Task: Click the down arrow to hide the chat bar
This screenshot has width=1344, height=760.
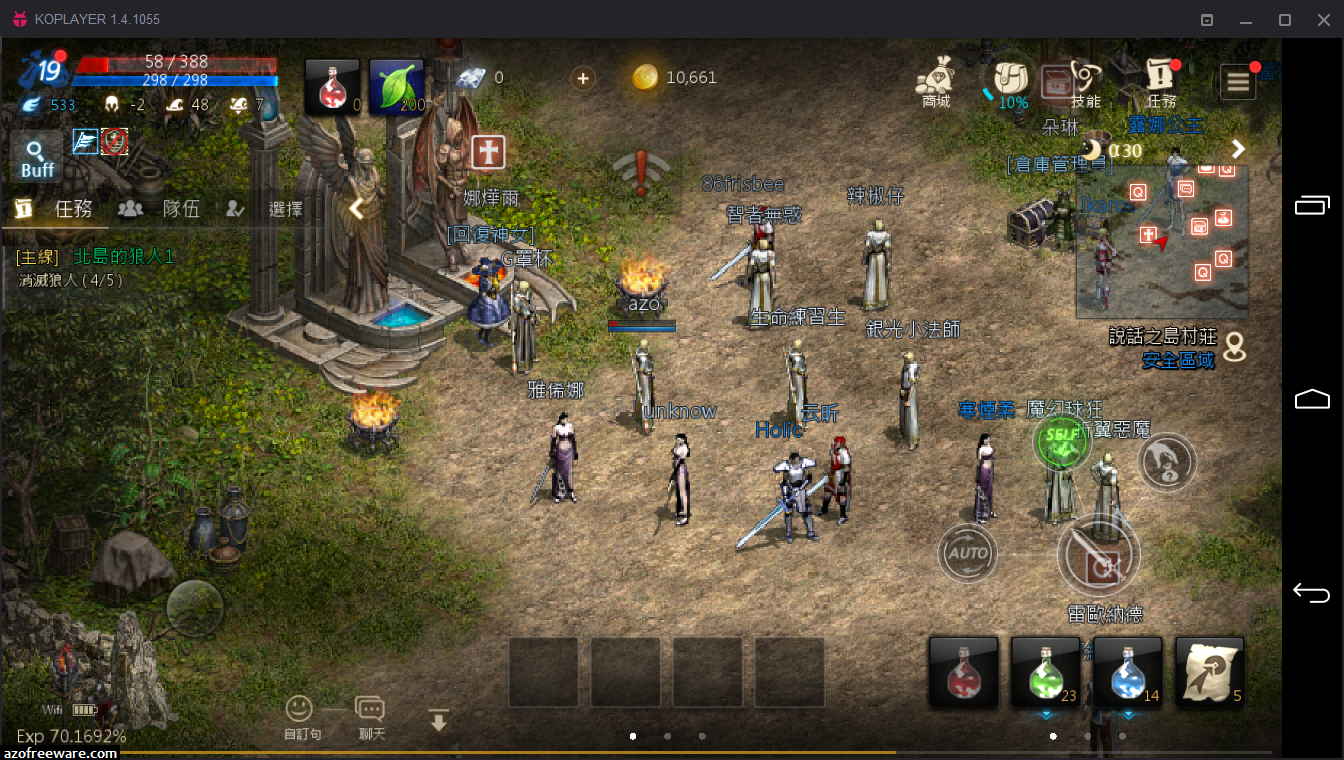Action: (x=438, y=719)
